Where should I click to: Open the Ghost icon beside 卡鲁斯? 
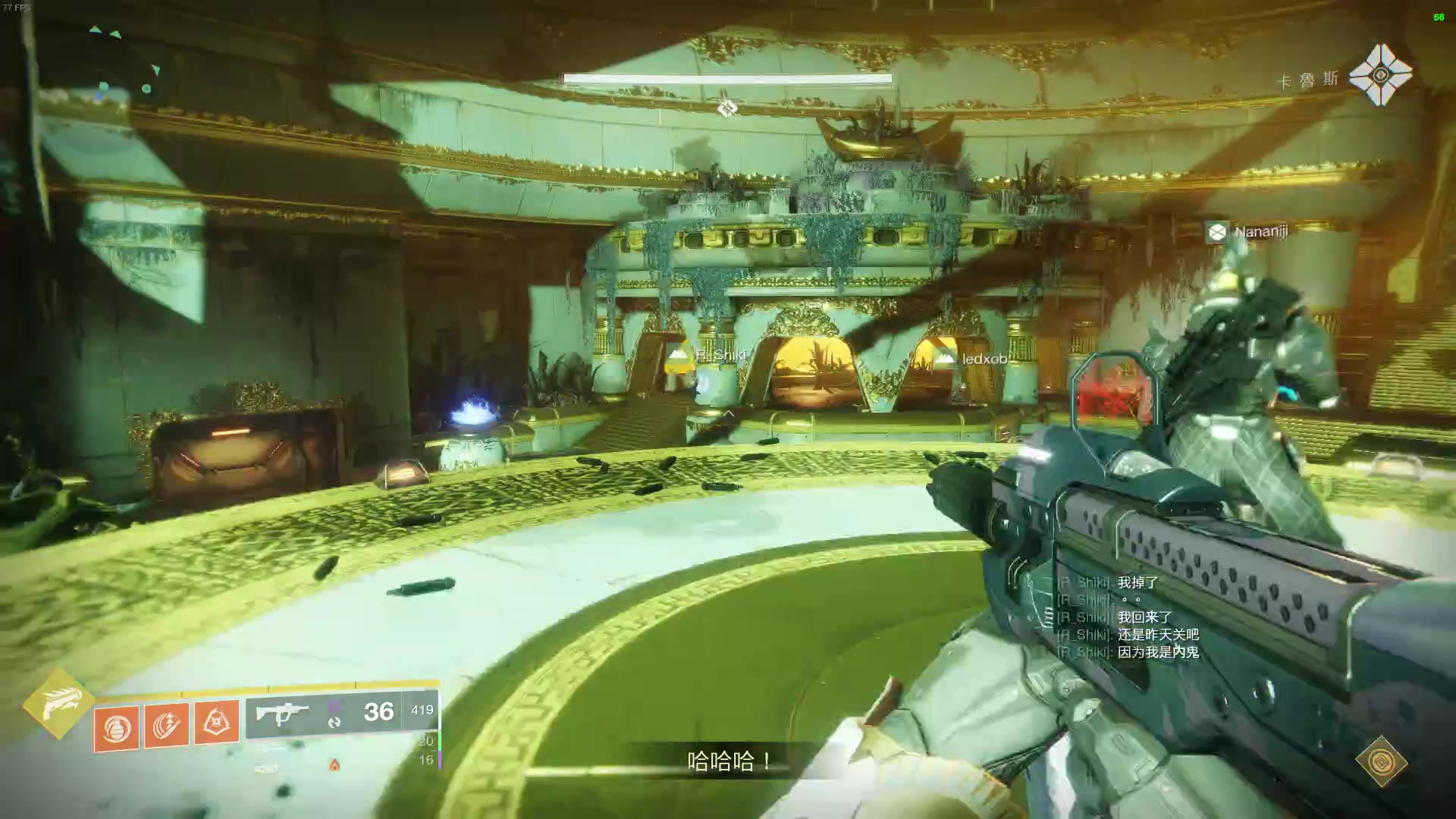pyautogui.click(x=1380, y=74)
